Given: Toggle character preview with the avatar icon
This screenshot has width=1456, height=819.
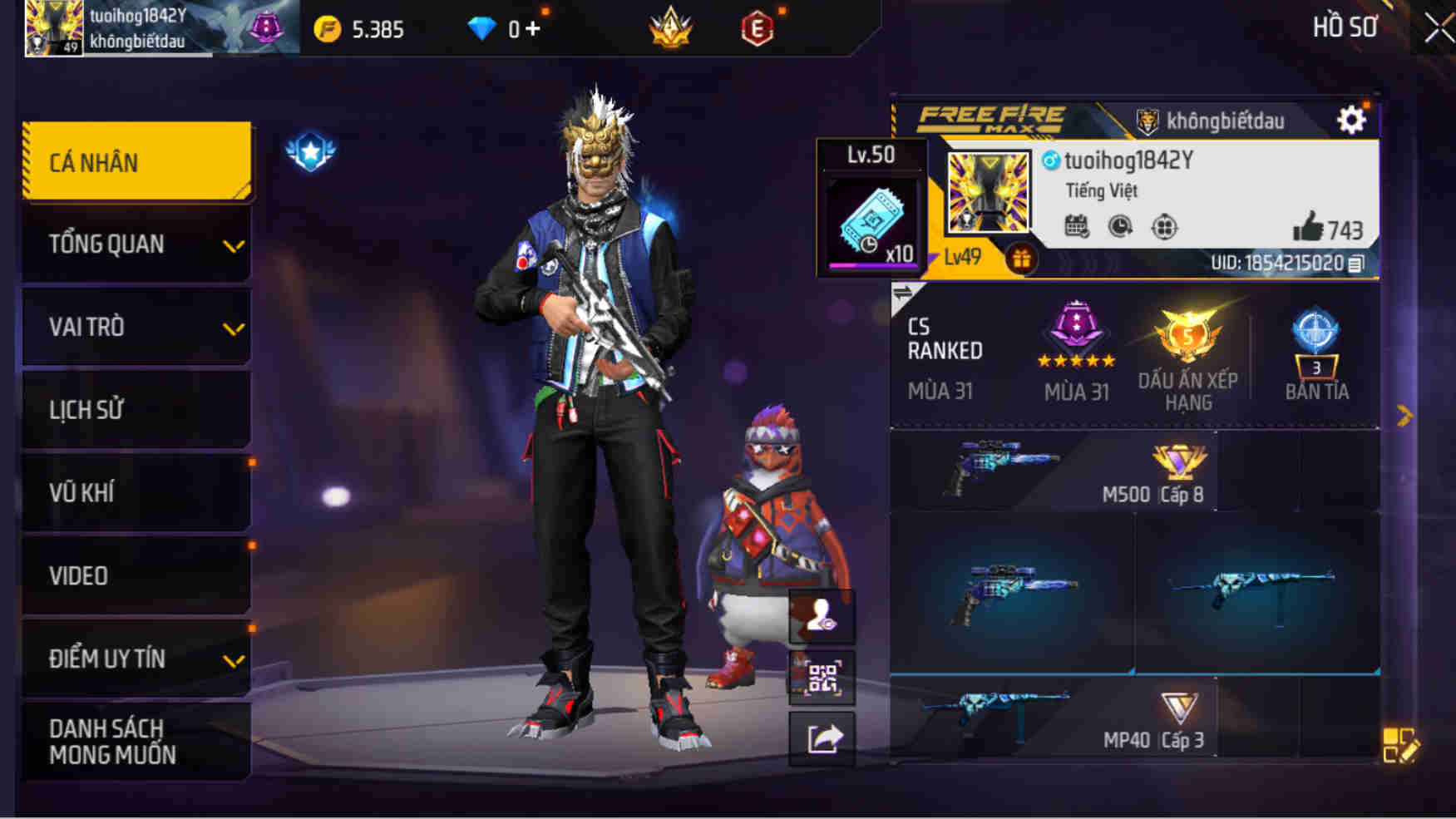Looking at the screenshot, I should tap(821, 617).
